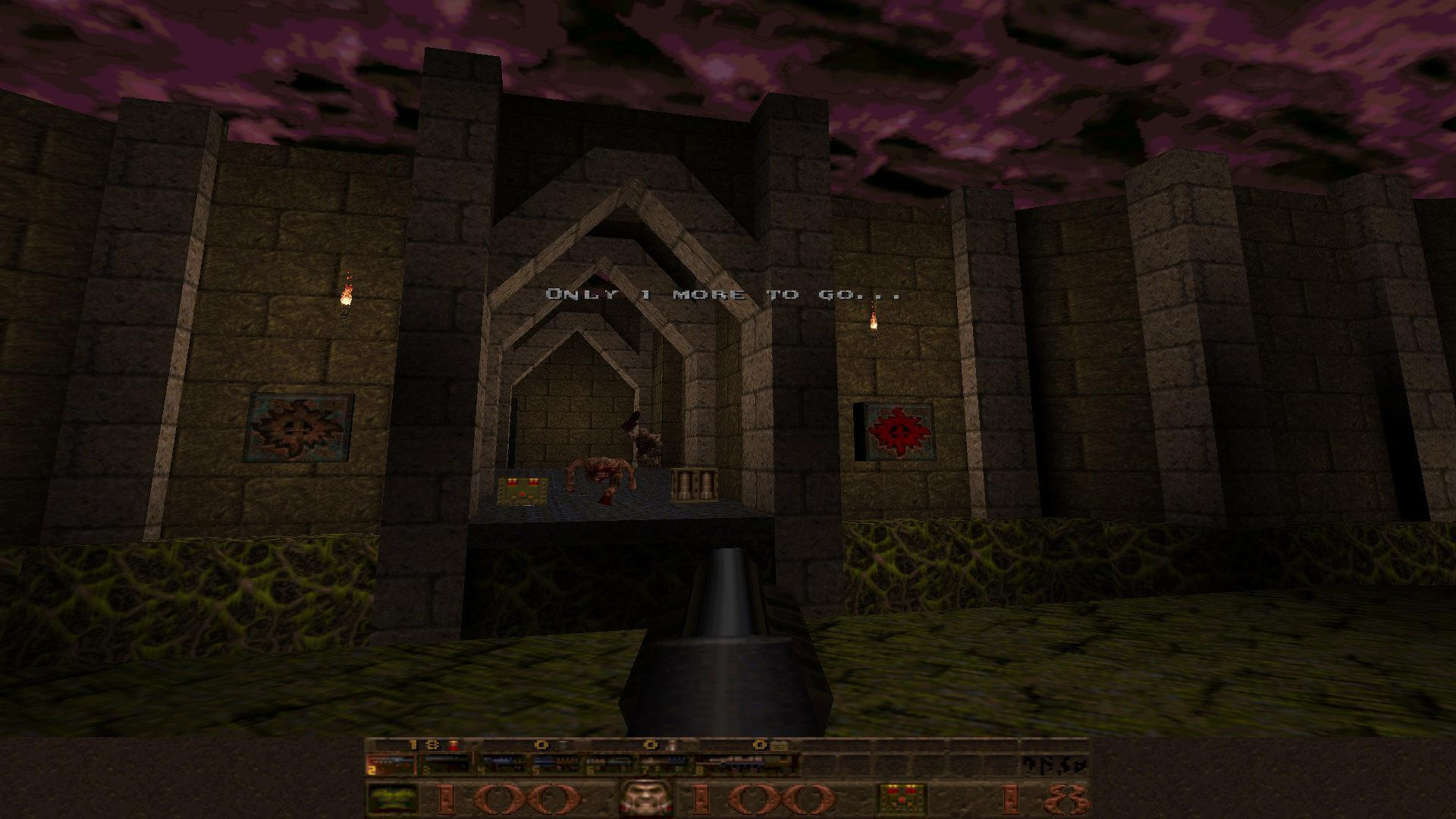Click the message text Only 1 more to go
This screenshot has height=819, width=1456.
tap(720, 294)
